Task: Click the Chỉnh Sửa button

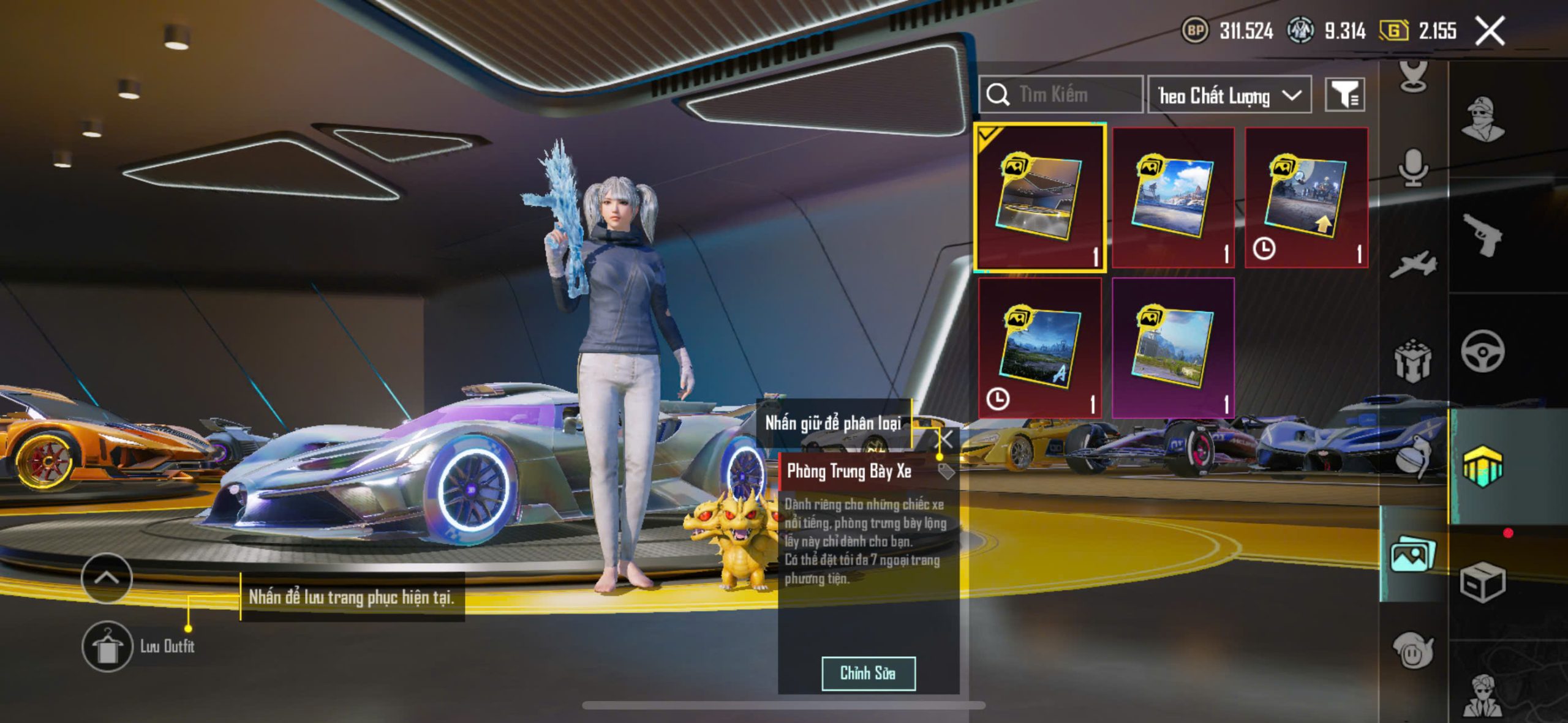Action: click(868, 673)
